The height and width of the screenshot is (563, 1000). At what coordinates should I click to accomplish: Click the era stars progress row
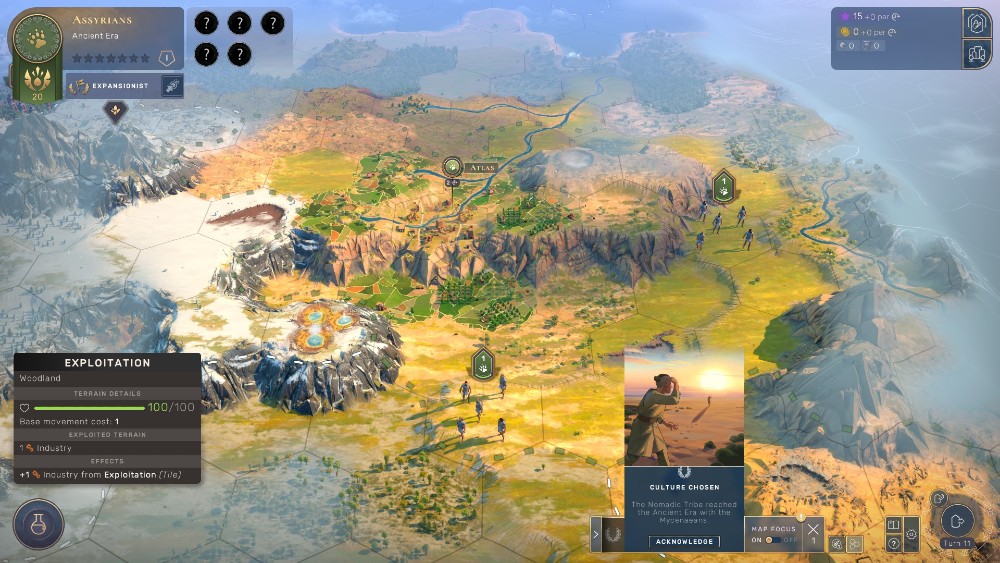click(x=110, y=59)
